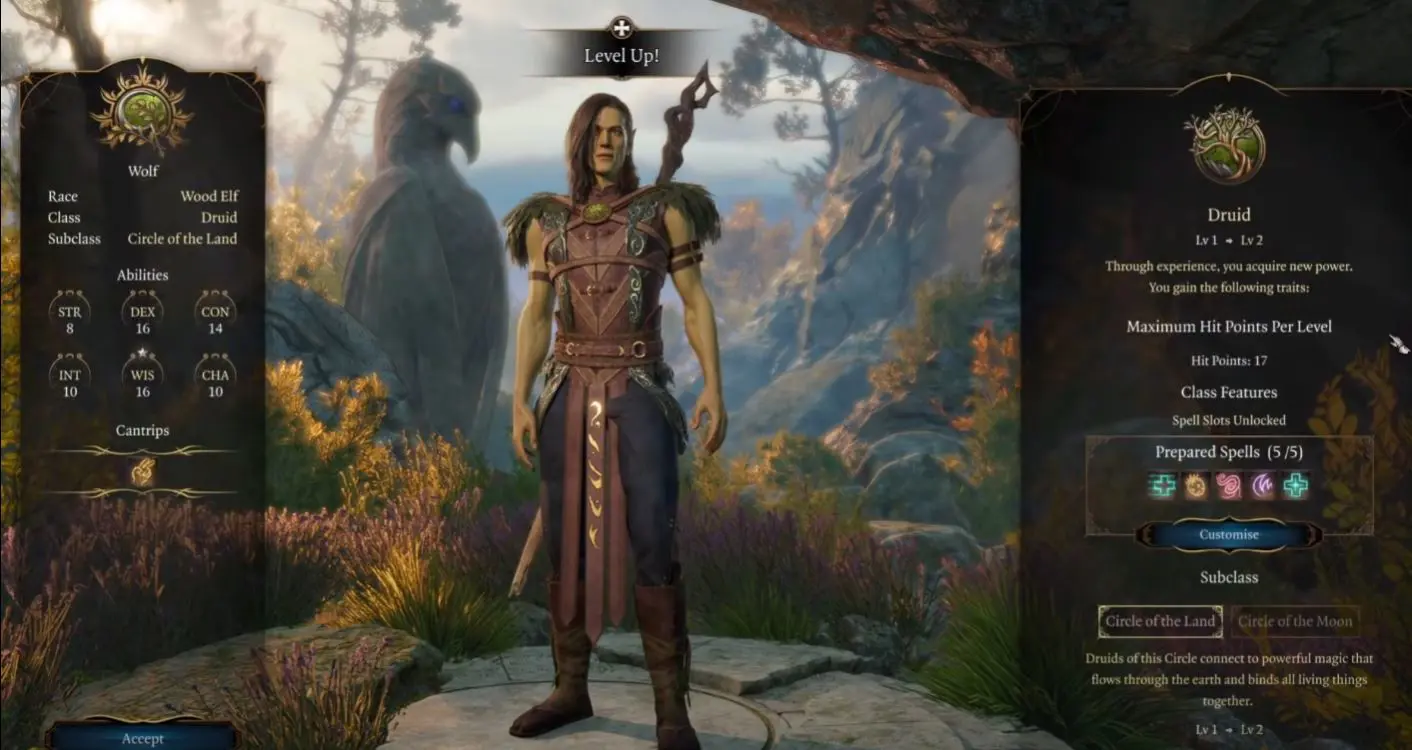Viewport: 1412px width, 750px height.
Task: Click Accept to confirm level up
Action: click(142, 738)
